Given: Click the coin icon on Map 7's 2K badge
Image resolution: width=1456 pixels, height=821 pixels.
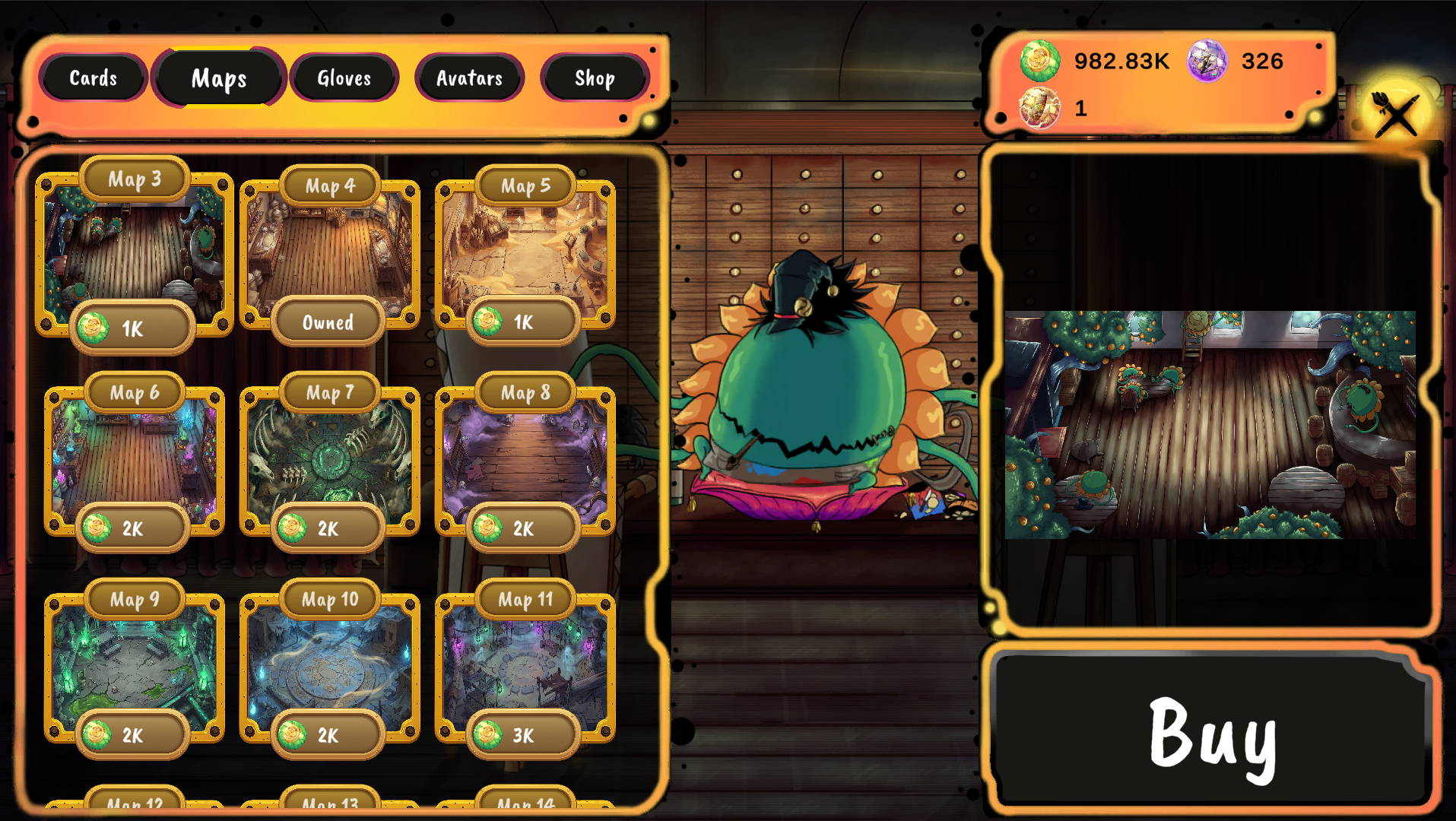Looking at the screenshot, I should 293,528.
